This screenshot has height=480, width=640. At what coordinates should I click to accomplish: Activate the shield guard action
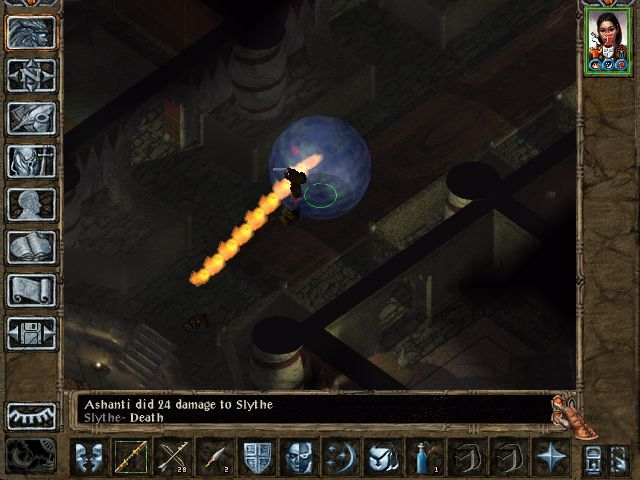tap(257, 457)
